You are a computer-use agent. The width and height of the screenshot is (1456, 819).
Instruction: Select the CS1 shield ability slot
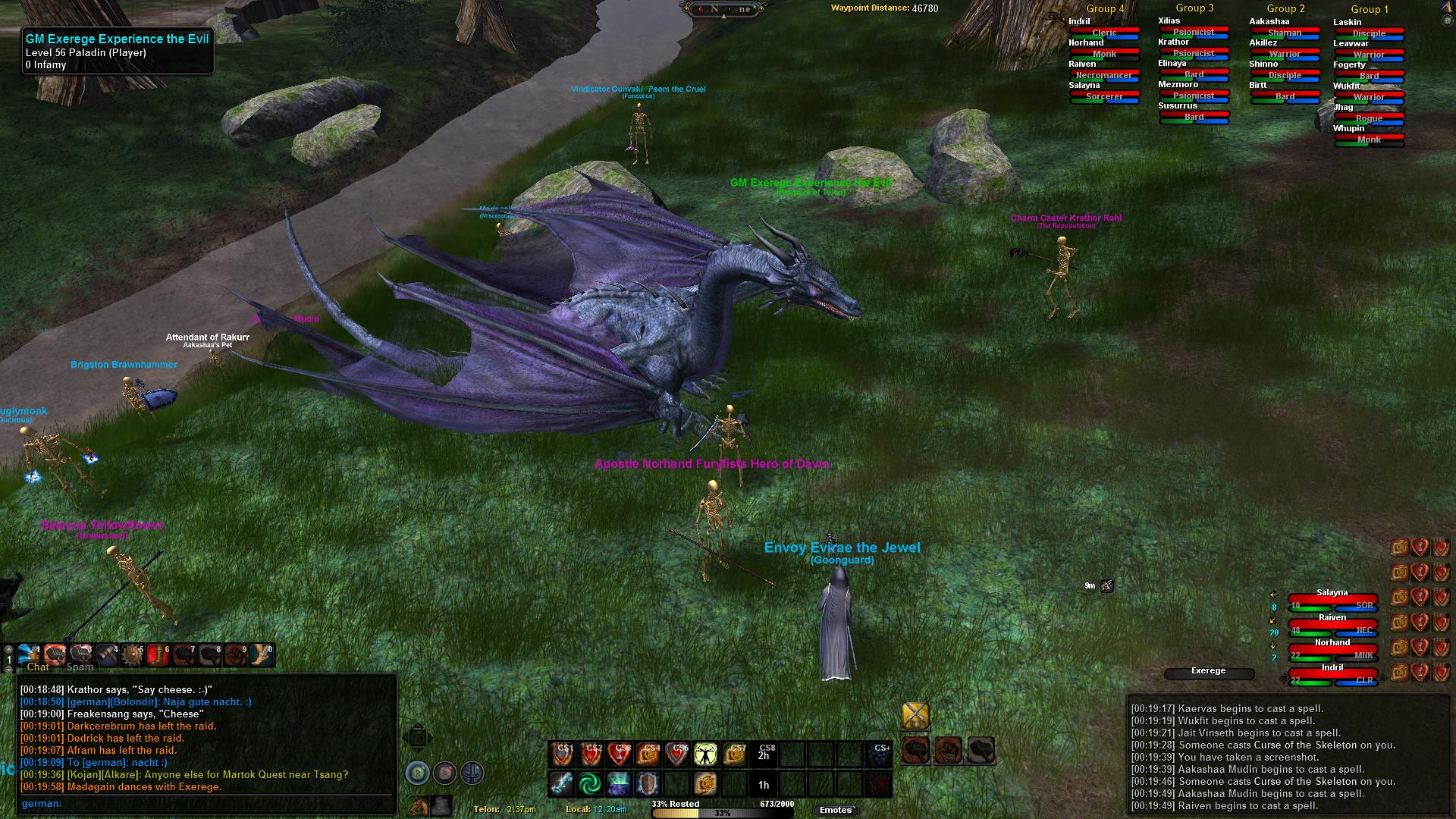pos(562,755)
